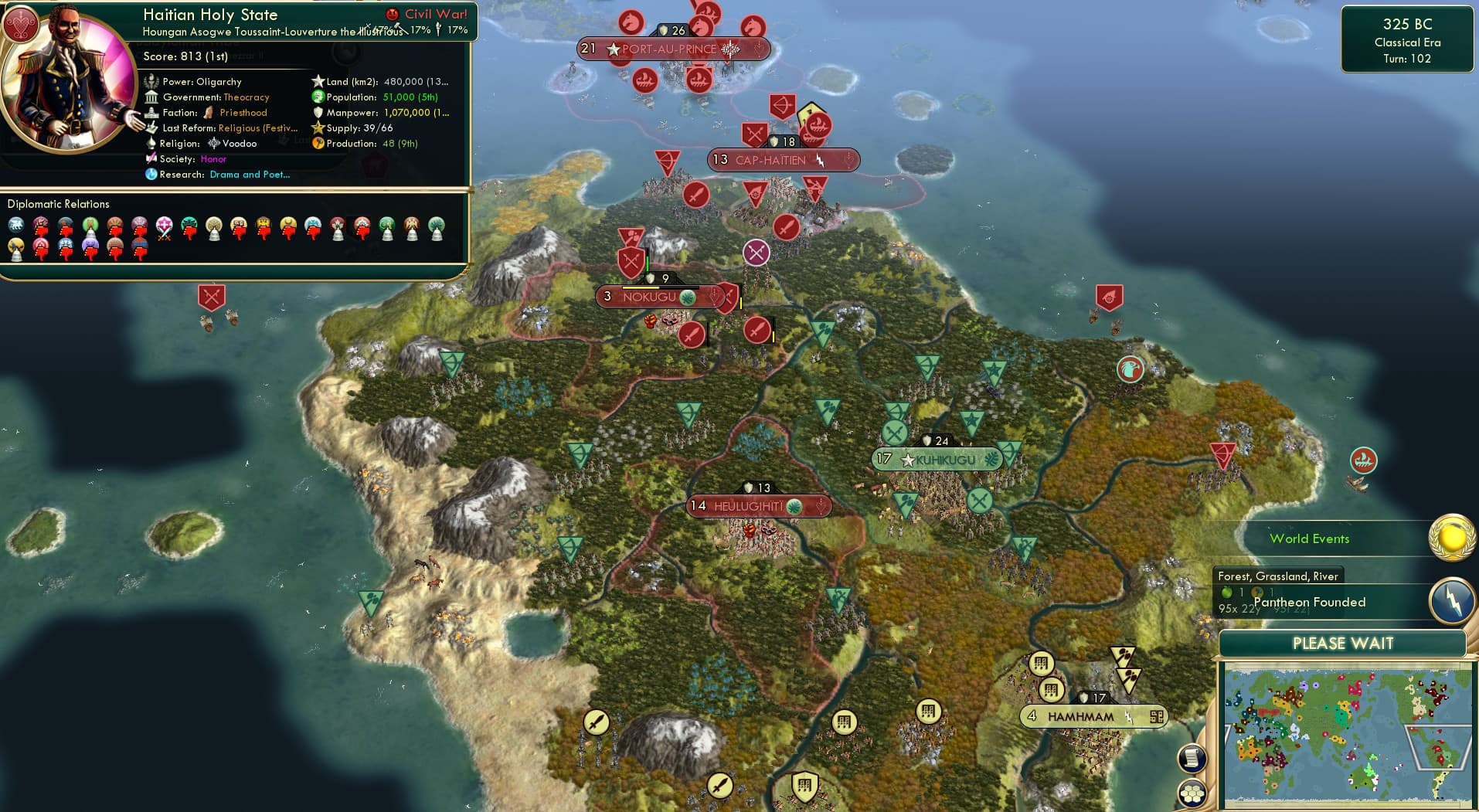
Task: Open the Drama and Poetry research link
Action: (249, 175)
